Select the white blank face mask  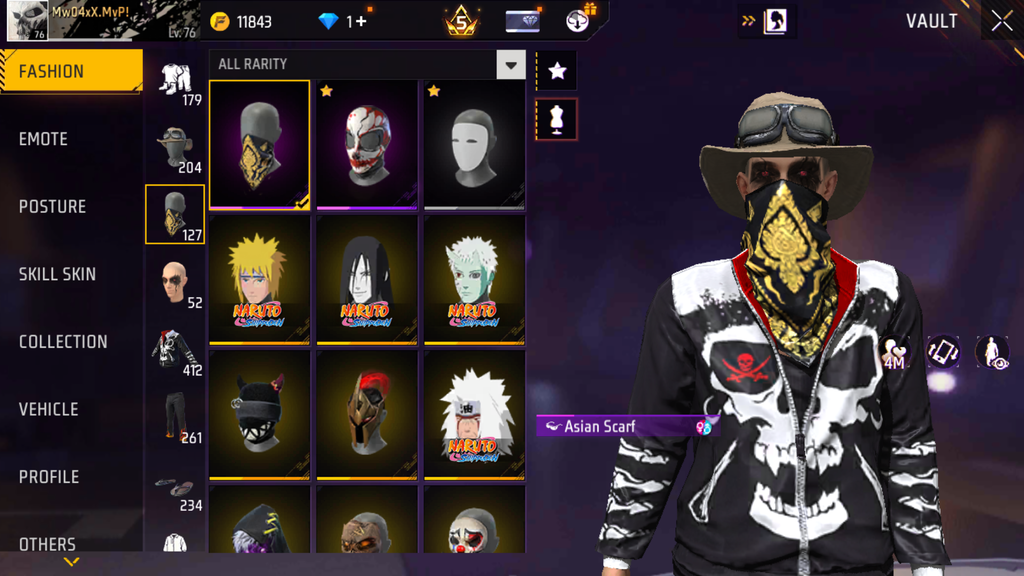tap(474, 146)
